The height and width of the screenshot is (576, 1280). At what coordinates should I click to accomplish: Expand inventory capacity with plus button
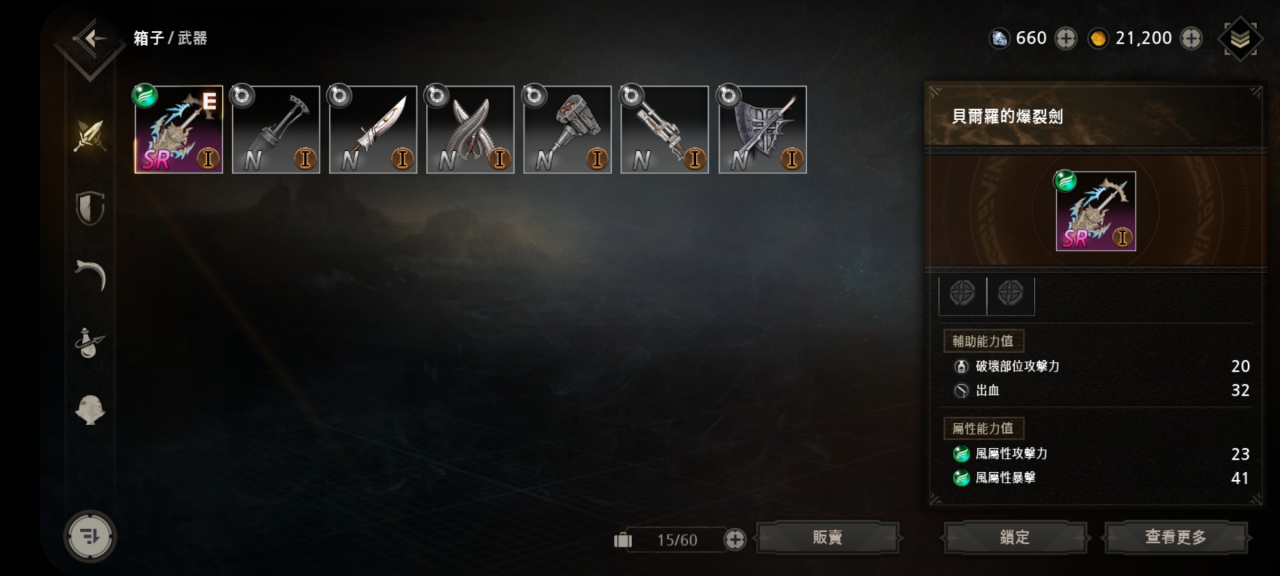pos(735,539)
